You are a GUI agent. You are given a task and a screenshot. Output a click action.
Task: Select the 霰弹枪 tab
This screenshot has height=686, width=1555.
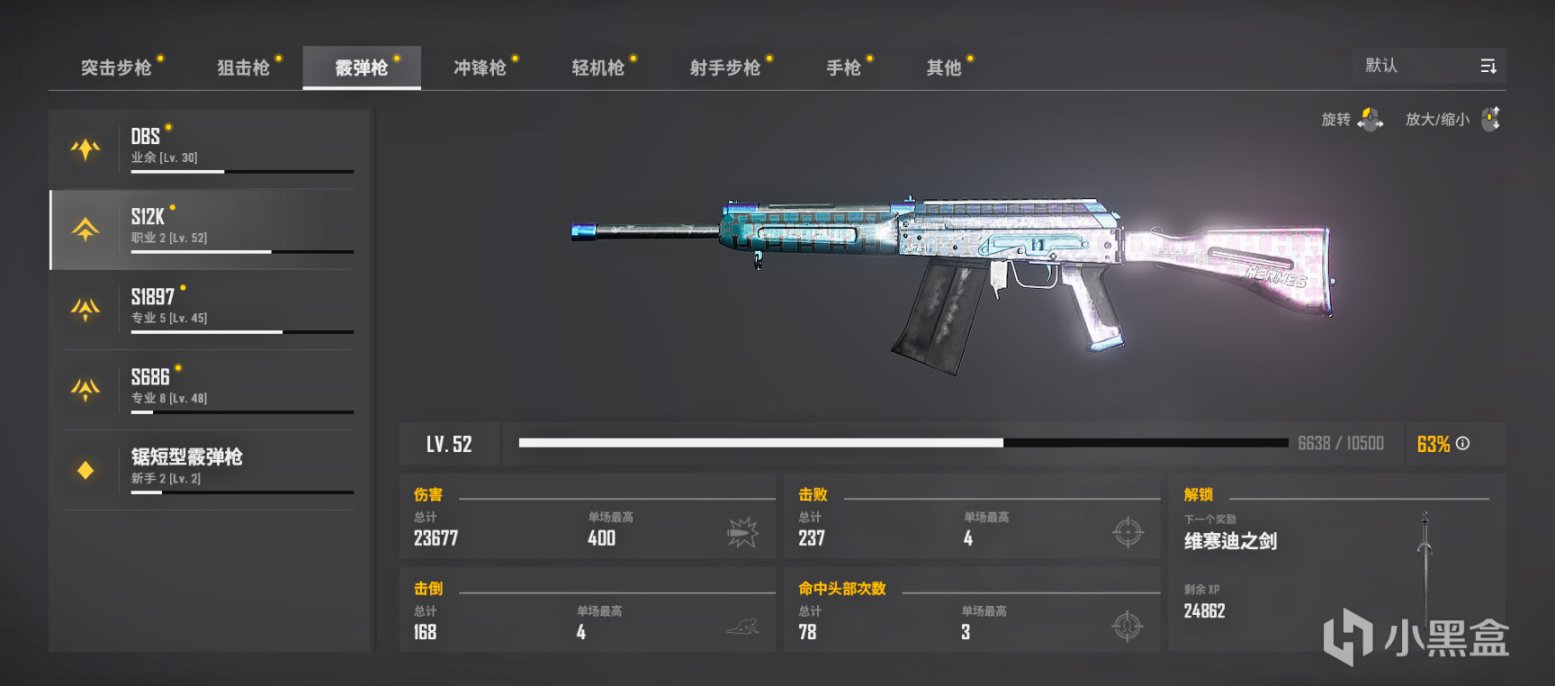pos(362,68)
